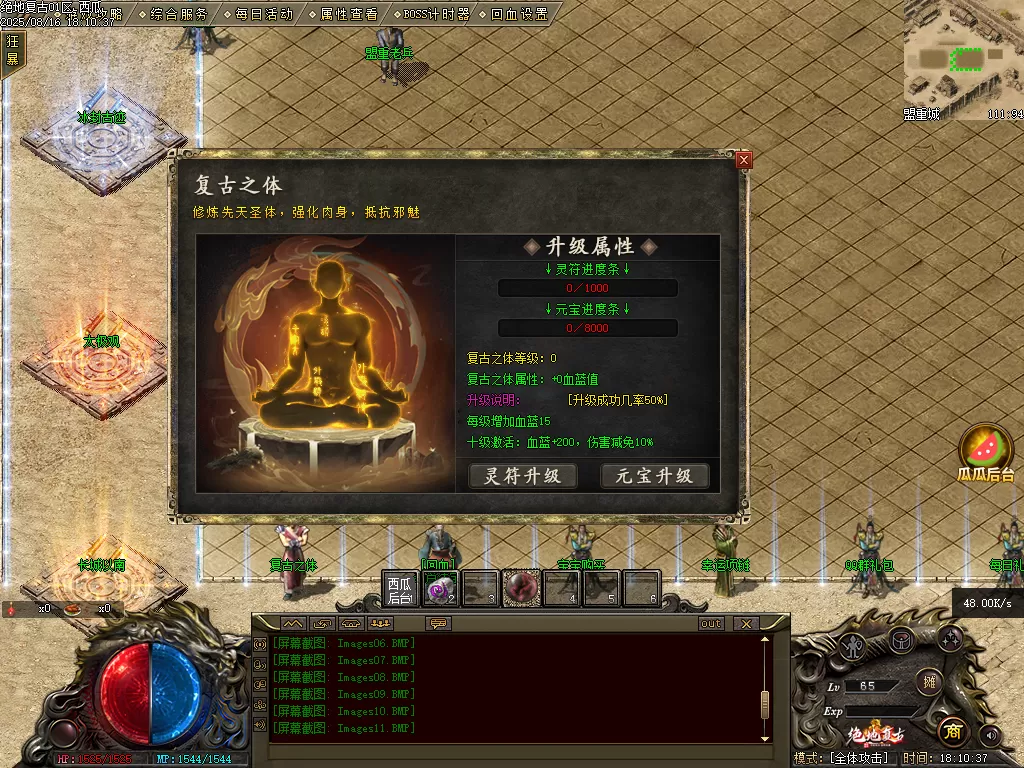Use the purple swirl item in hotbar
Viewport: 1024px width, 768px height.
coord(441,589)
